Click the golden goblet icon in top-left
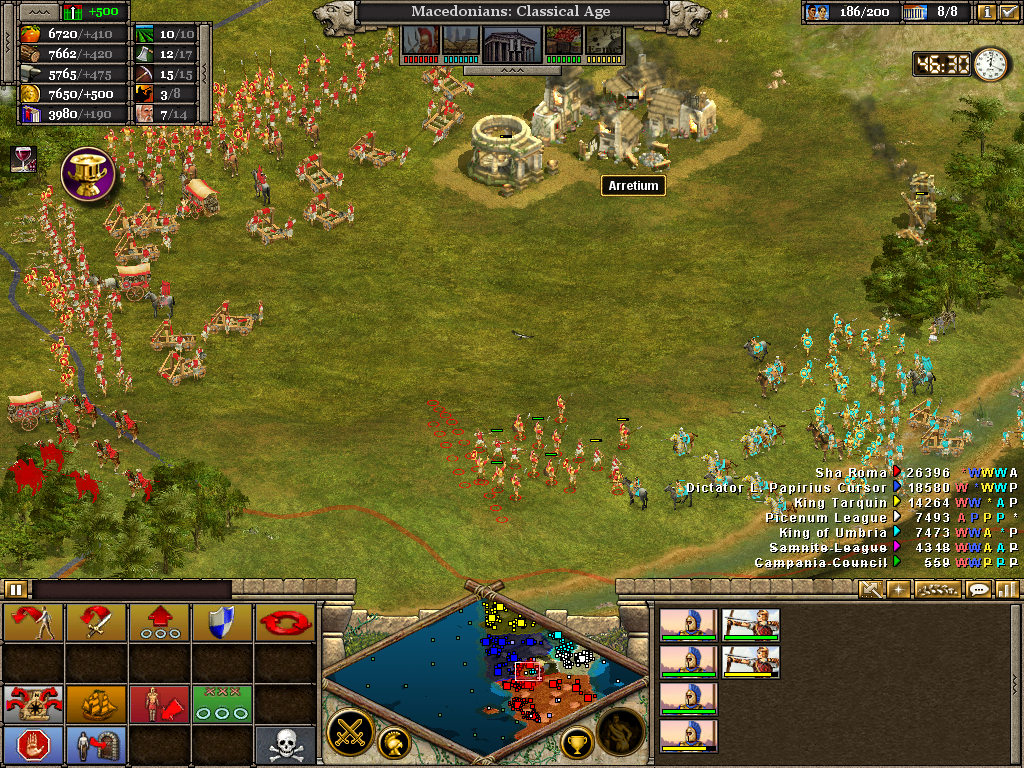 tap(88, 172)
